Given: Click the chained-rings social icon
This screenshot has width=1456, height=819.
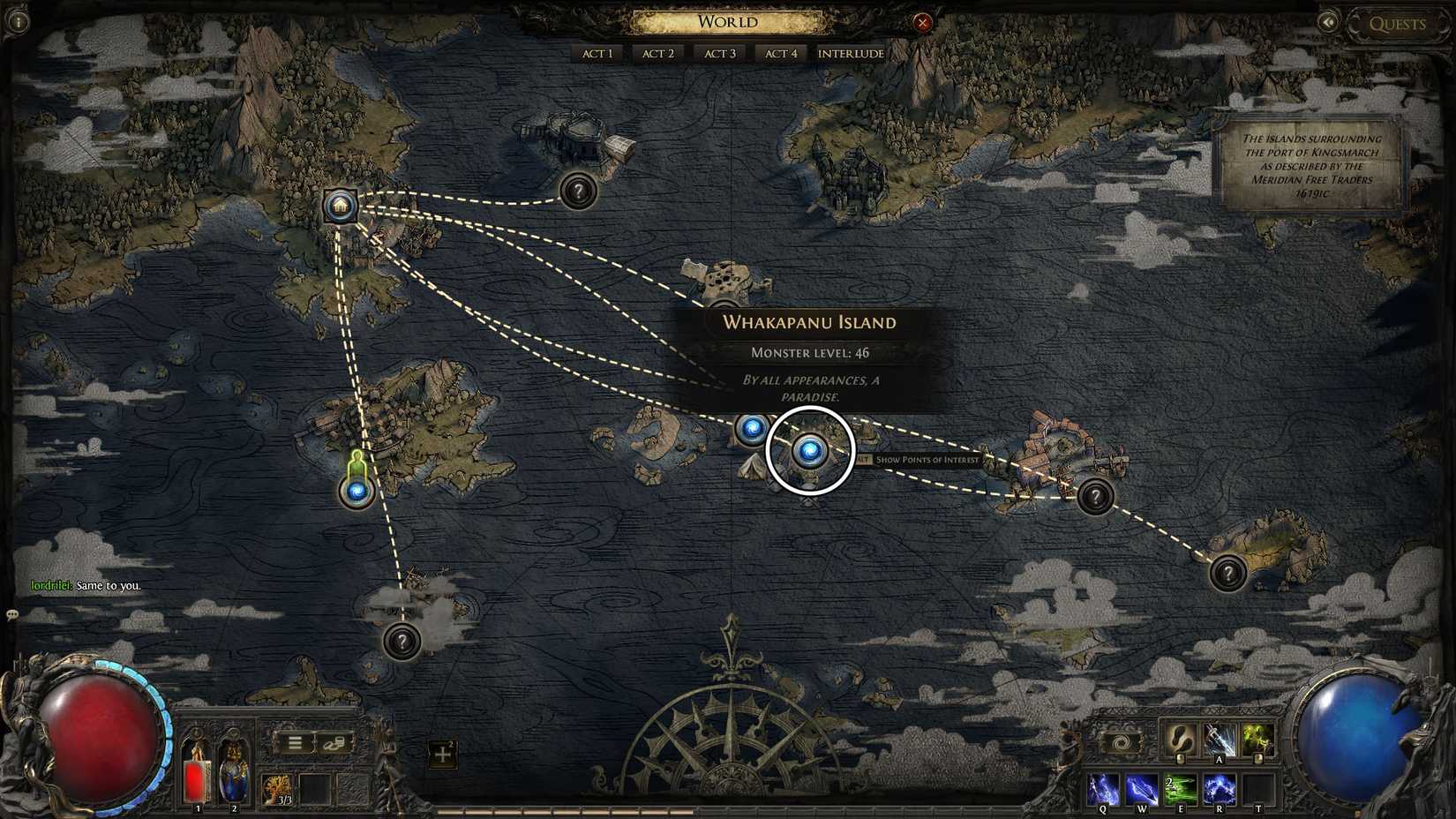Looking at the screenshot, I should click(x=334, y=744).
